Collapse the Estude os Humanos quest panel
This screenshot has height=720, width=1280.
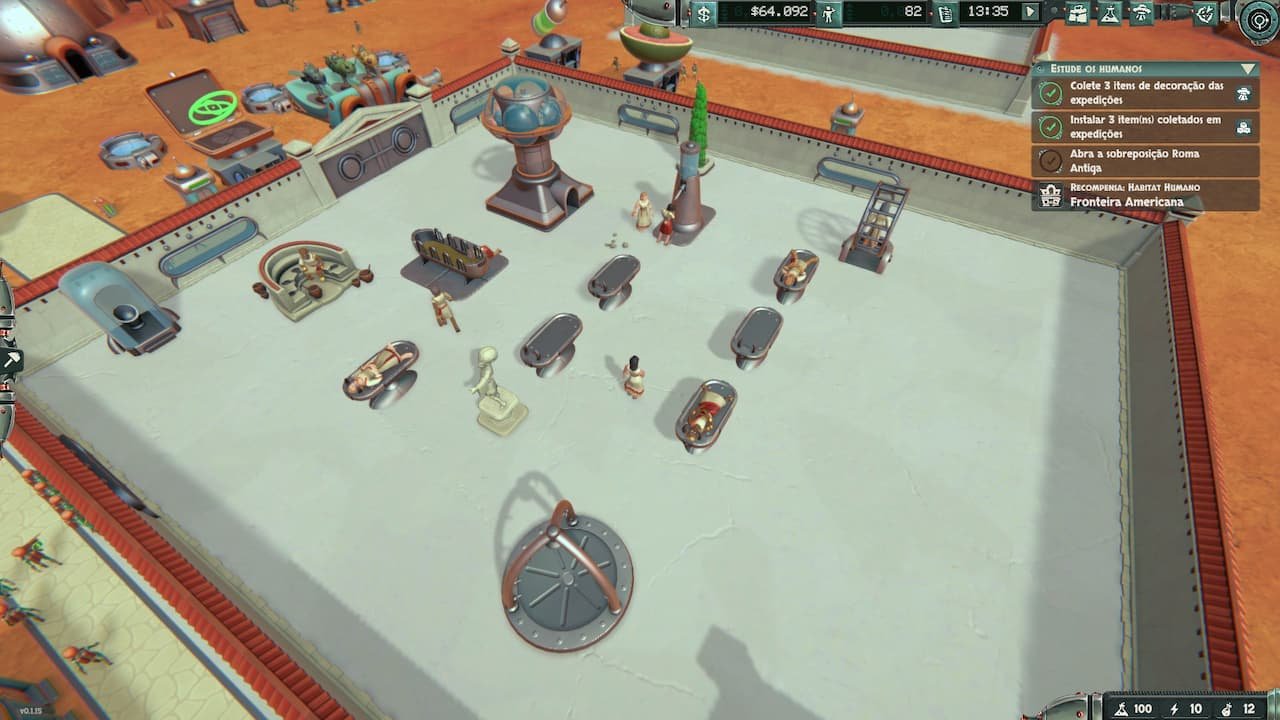tap(1246, 69)
